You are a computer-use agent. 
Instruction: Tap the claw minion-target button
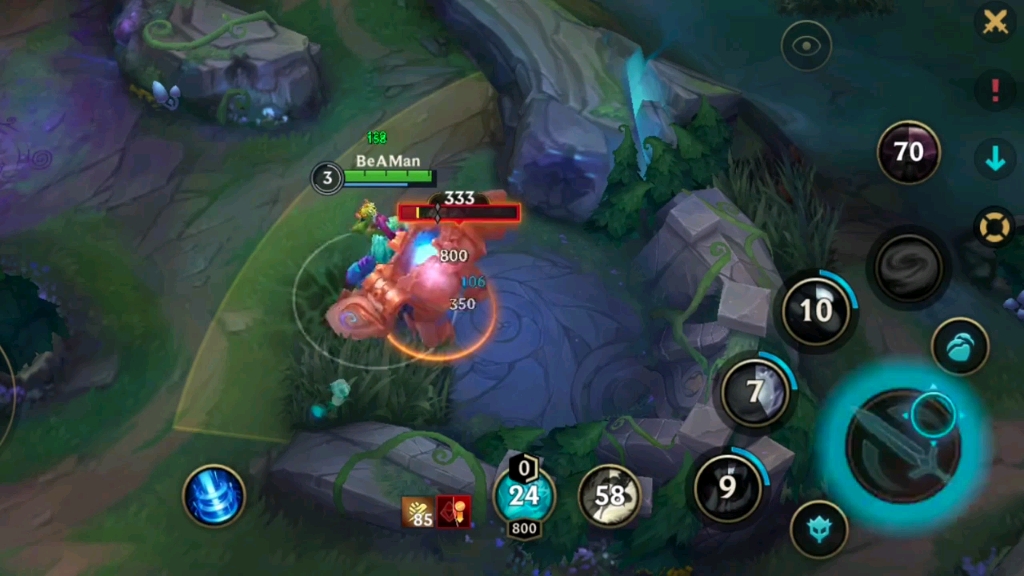(960, 346)
